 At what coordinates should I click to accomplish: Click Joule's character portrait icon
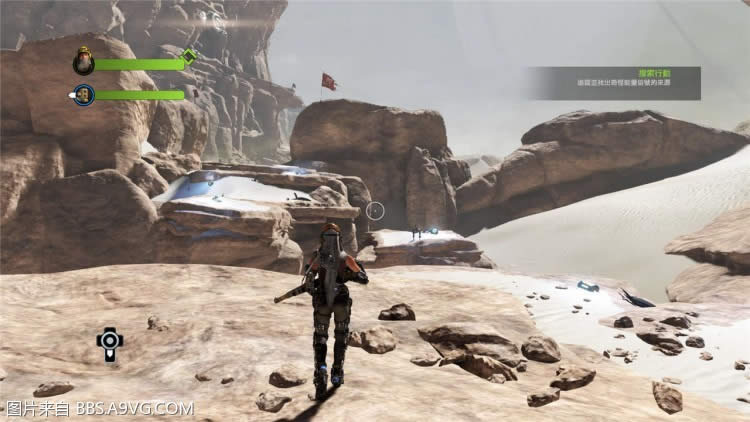pyautogui.click(x=84, y=63)
